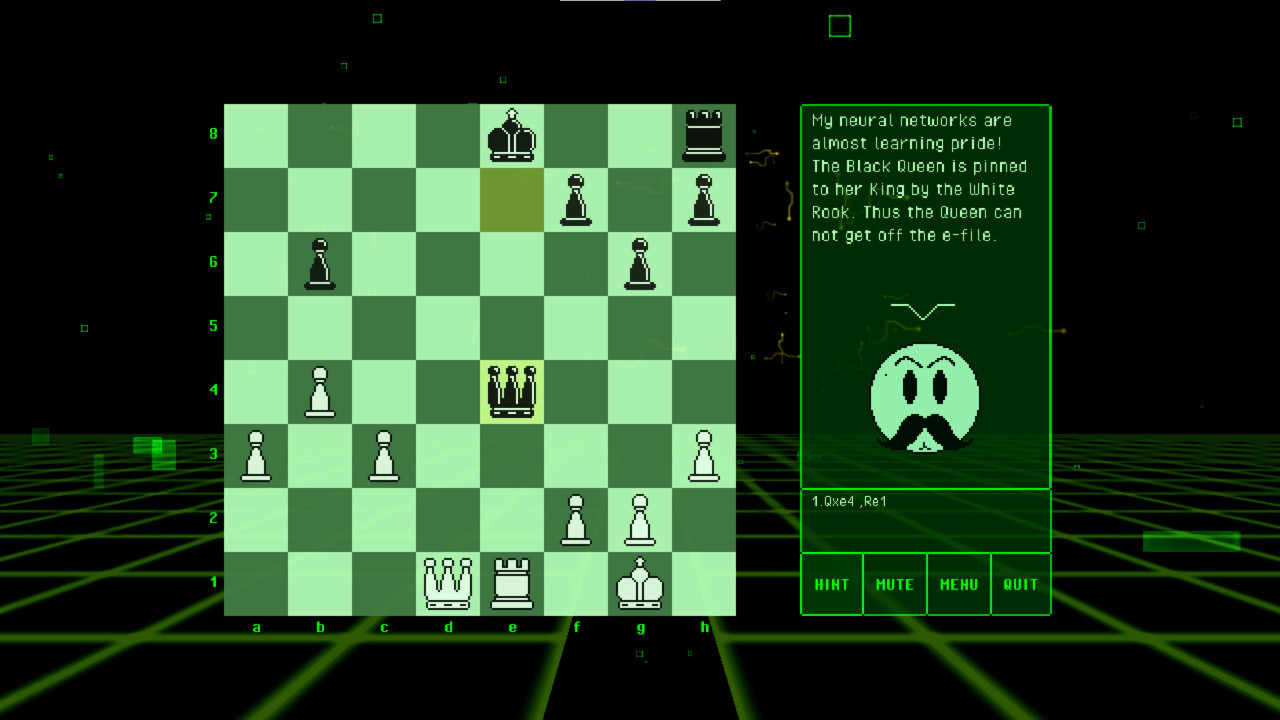Click the black king on e8

coord(513,135)
